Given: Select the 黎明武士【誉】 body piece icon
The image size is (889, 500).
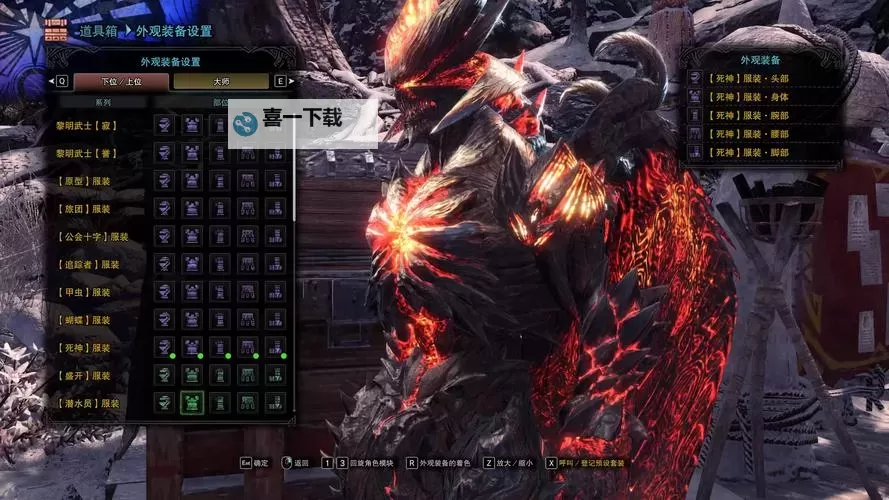Looking at the screenshot, I should coord(192,152).
